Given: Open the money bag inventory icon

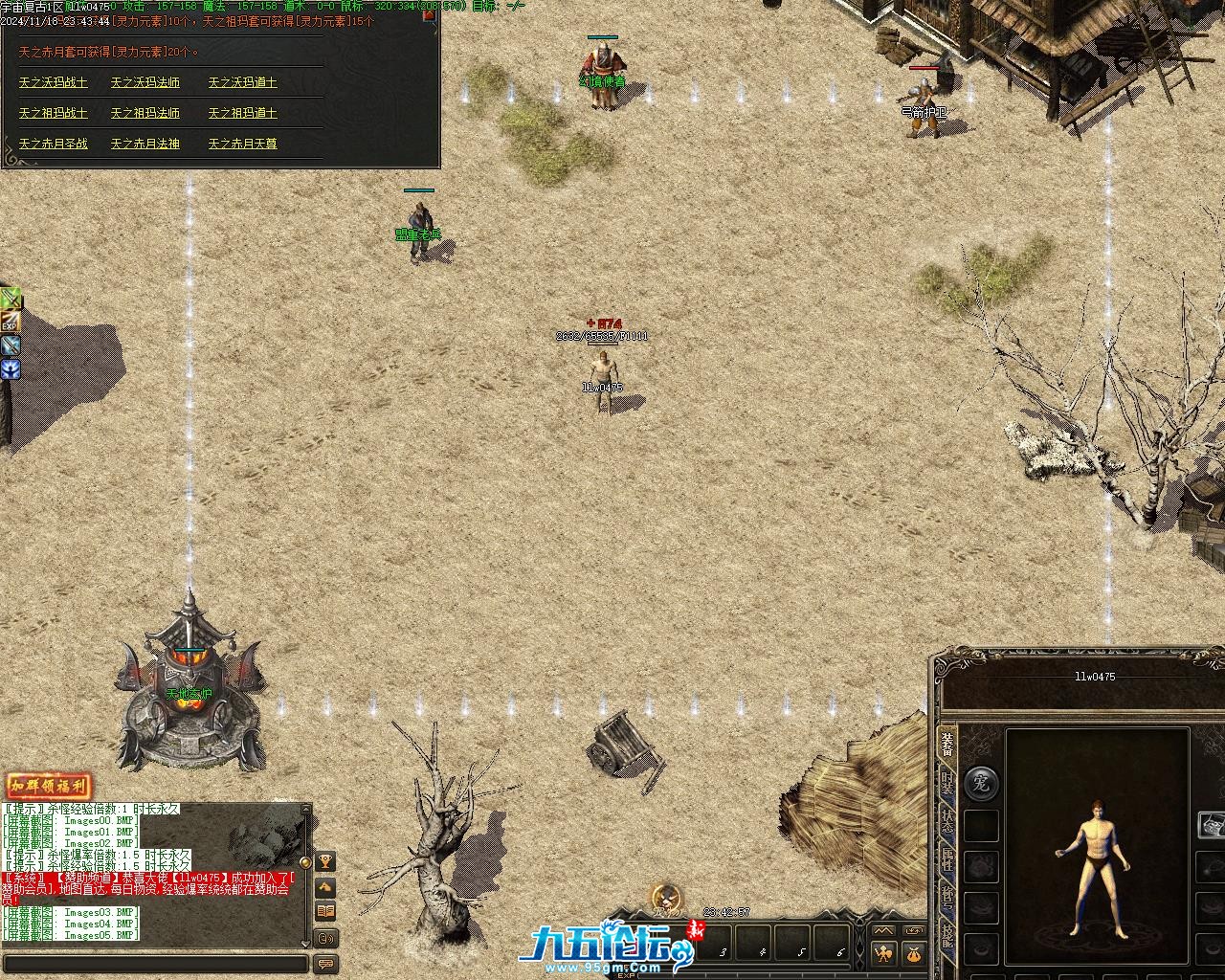Looking at the screenshot, I should point(913,954).
